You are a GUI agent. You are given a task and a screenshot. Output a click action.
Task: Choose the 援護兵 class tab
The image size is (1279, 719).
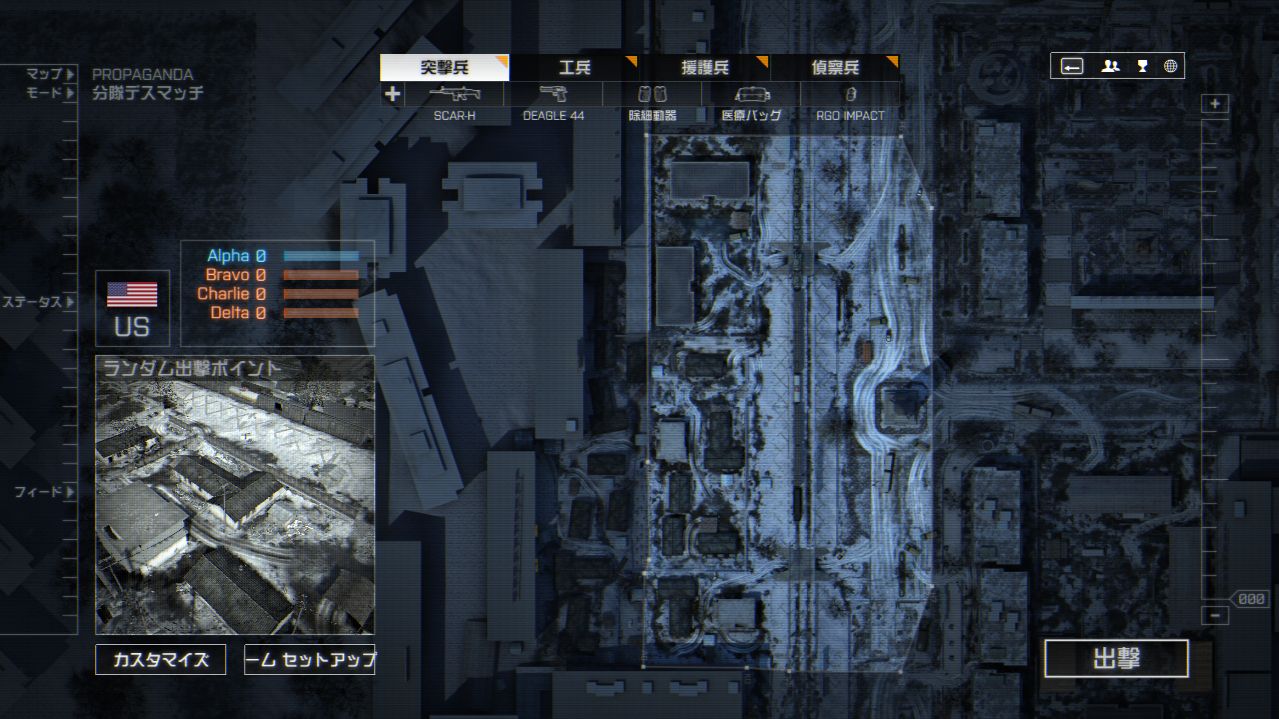coord(704,68)
